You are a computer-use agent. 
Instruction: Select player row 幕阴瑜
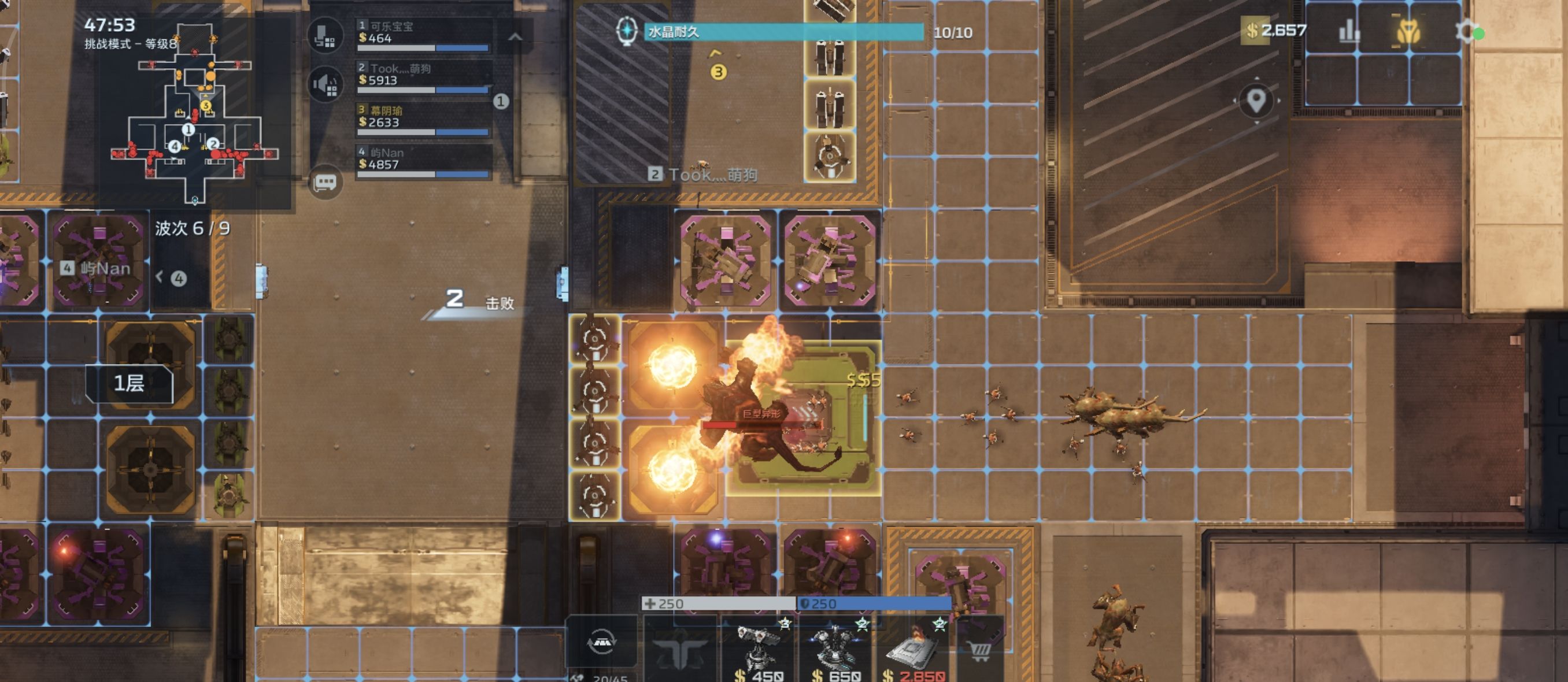(424, 120)
